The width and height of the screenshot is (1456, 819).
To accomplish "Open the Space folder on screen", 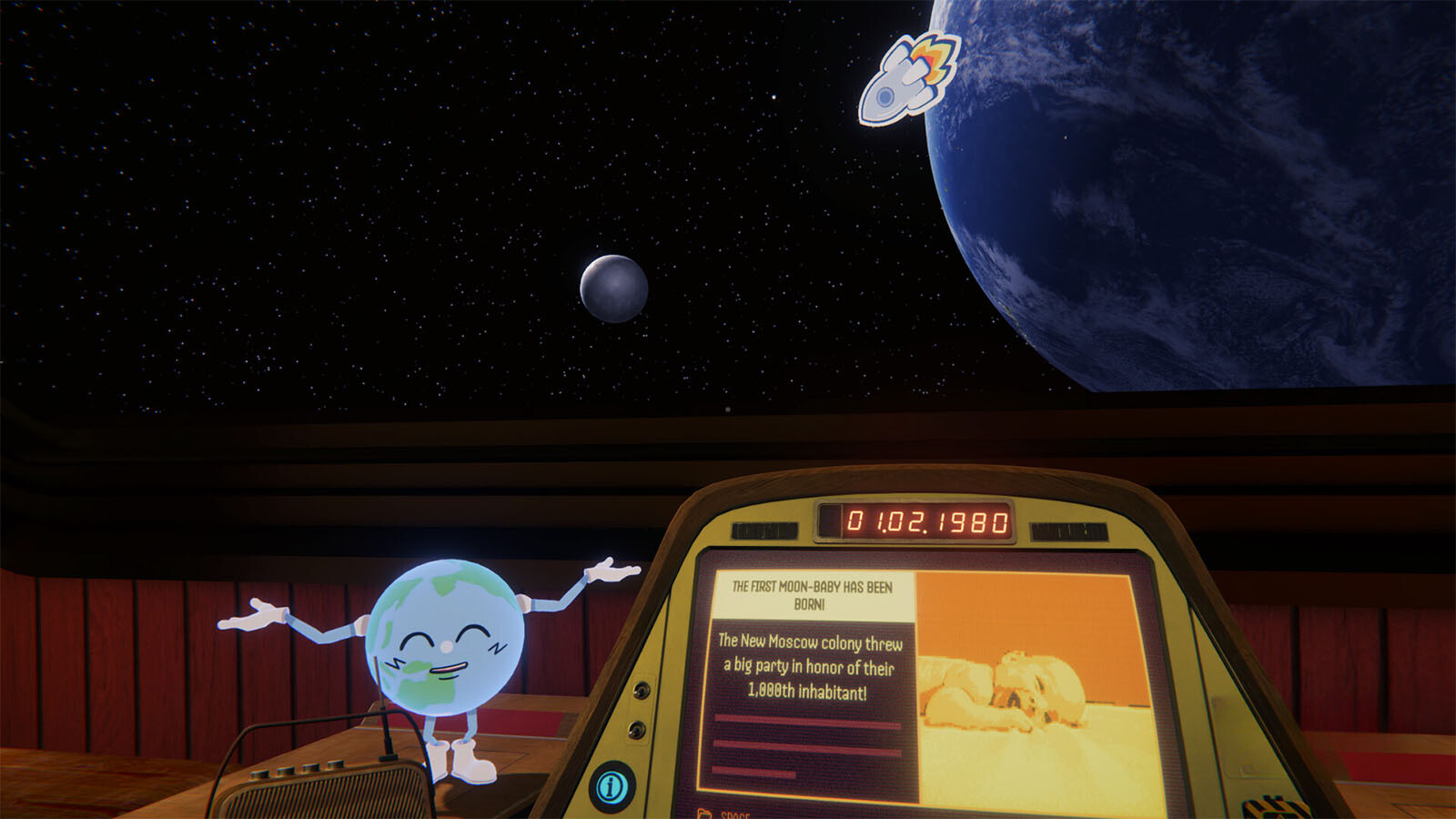I will point(724,813).
